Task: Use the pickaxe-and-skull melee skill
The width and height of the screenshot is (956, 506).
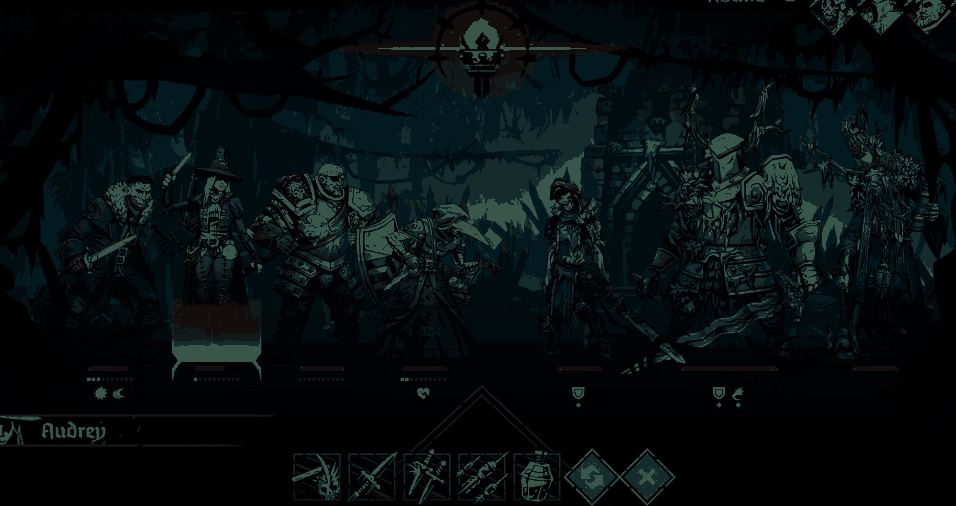Action: point(317,476)
